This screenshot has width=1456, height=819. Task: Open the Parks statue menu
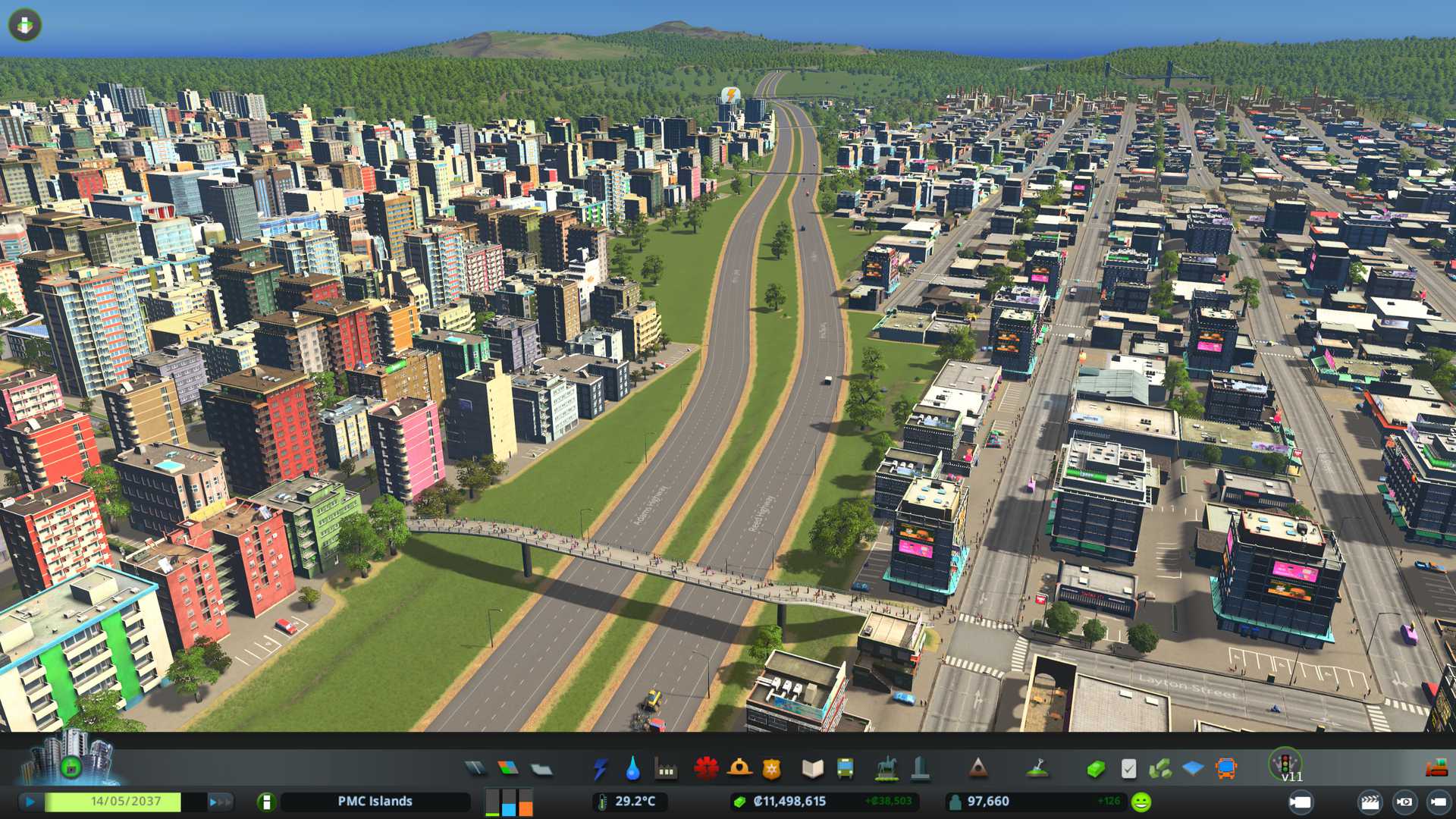pyautogui.click(x=886, y=770)
